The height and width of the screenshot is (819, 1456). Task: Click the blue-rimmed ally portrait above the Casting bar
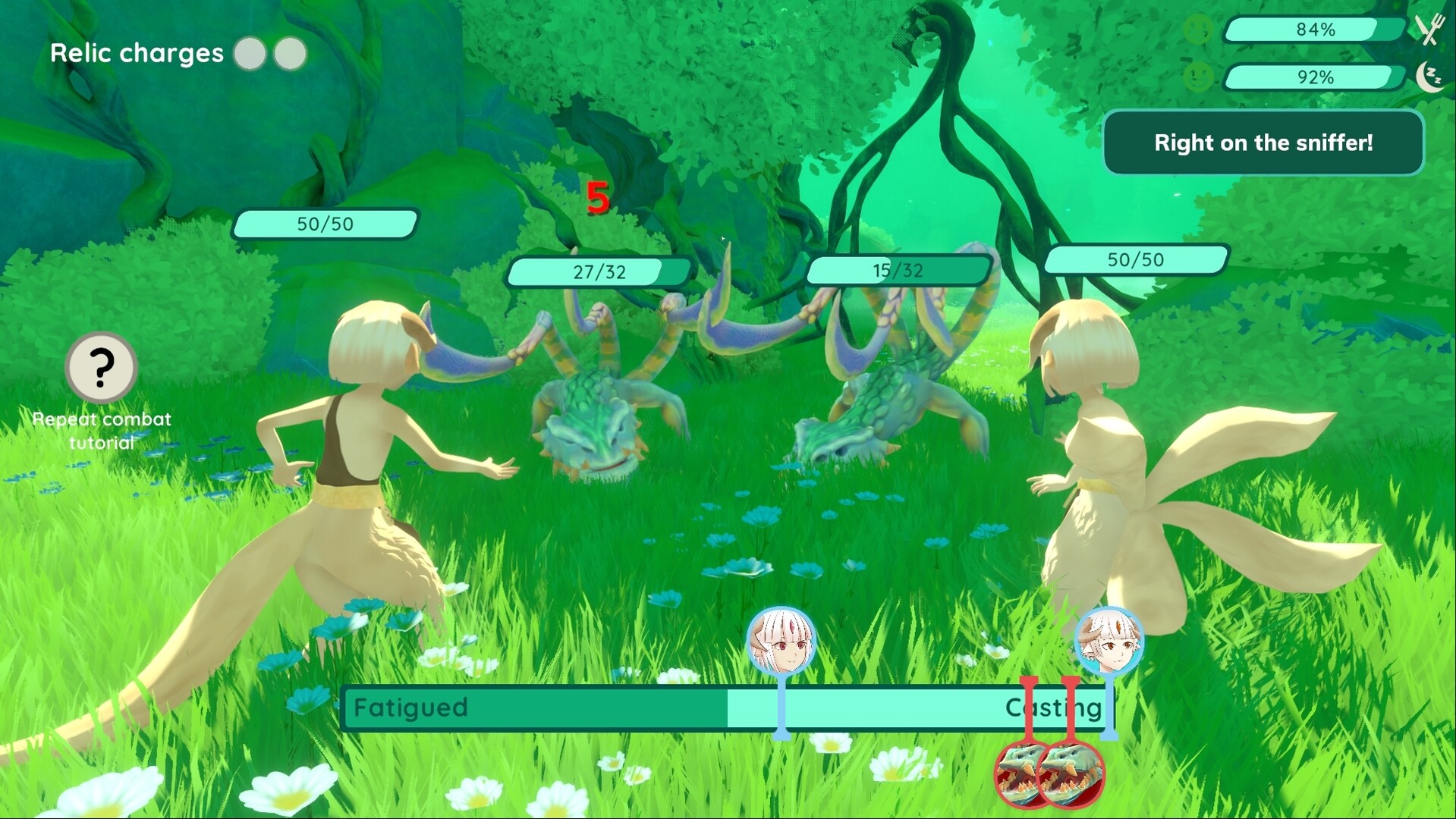(1109, 638)
